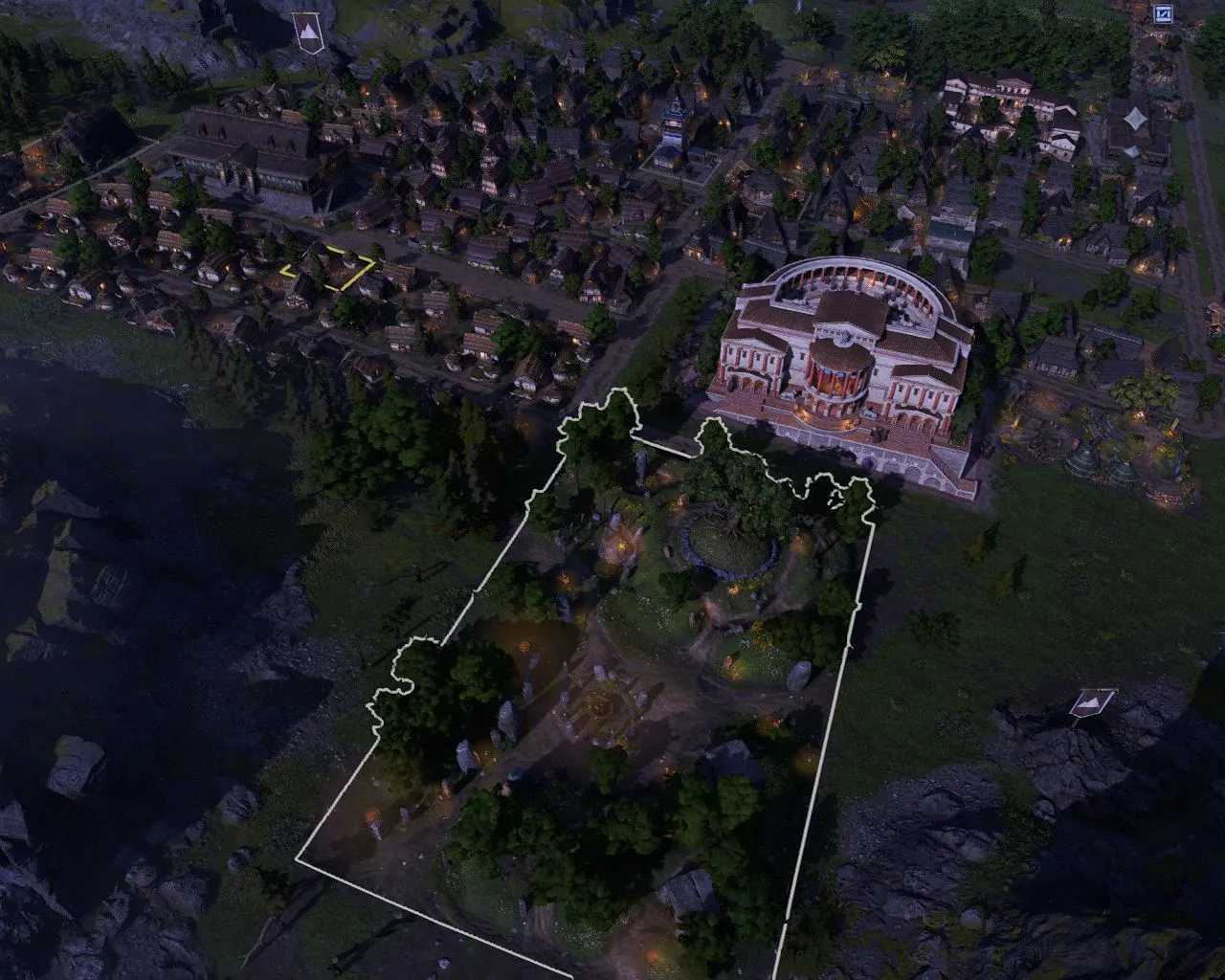Click the blue square building status icon
Screen dimensions: 1225x980
1163,13
